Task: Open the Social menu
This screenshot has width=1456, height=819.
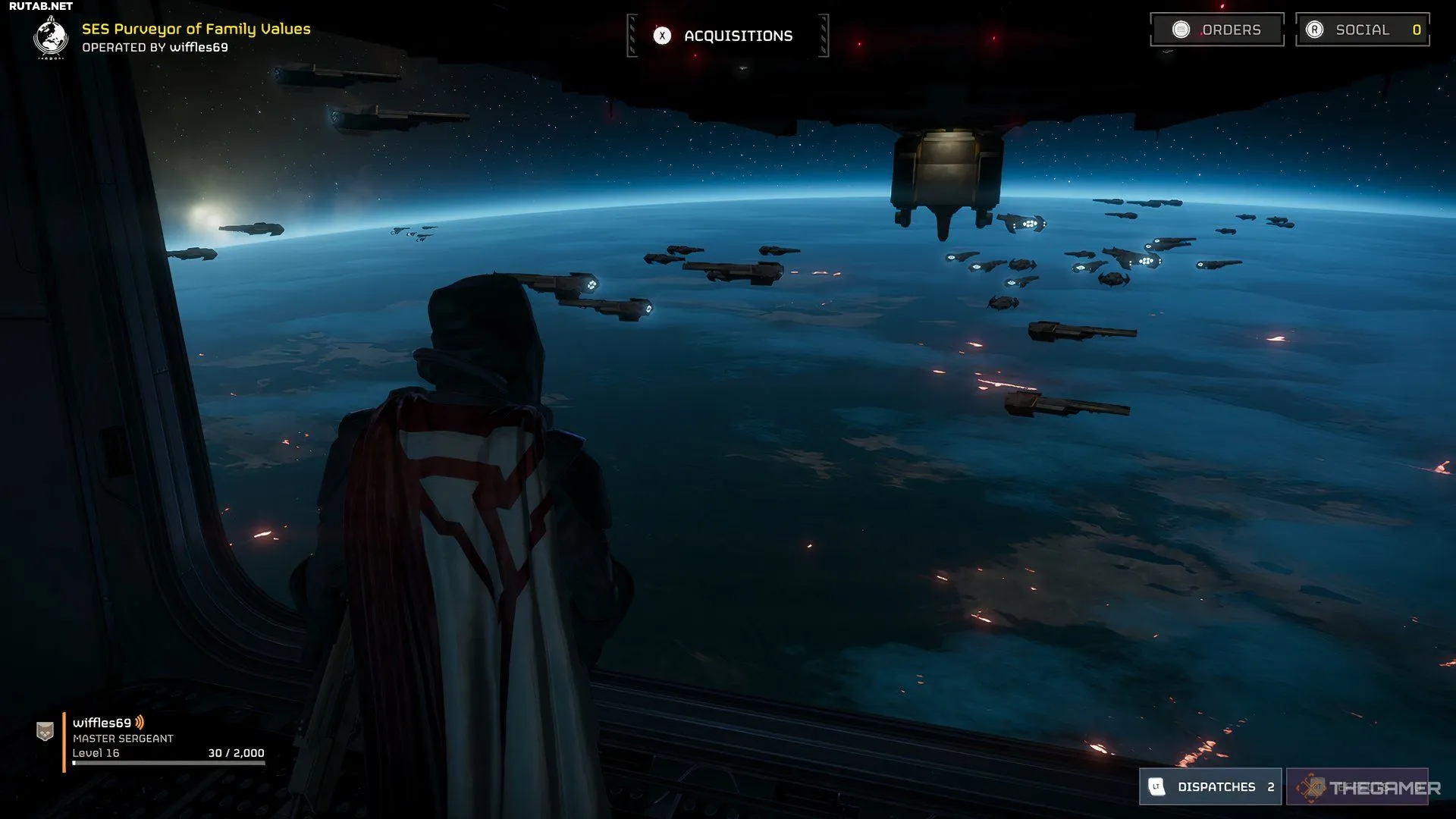Action: click(x=1362, y=30)
